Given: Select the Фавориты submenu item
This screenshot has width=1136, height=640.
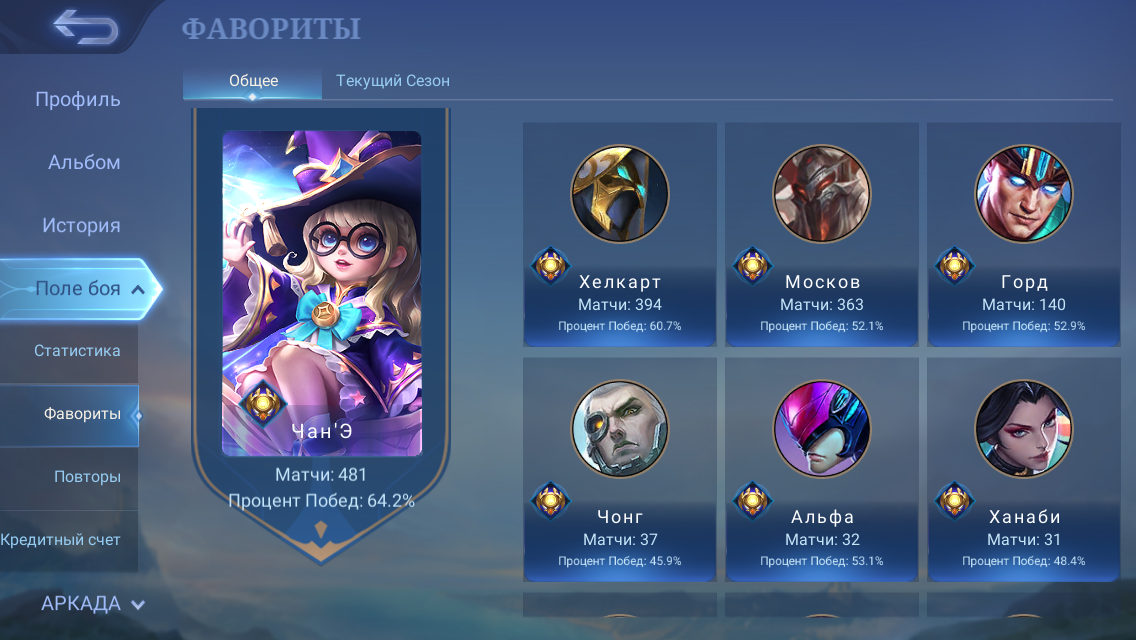Looking at the screenshot, I should 82,414.
